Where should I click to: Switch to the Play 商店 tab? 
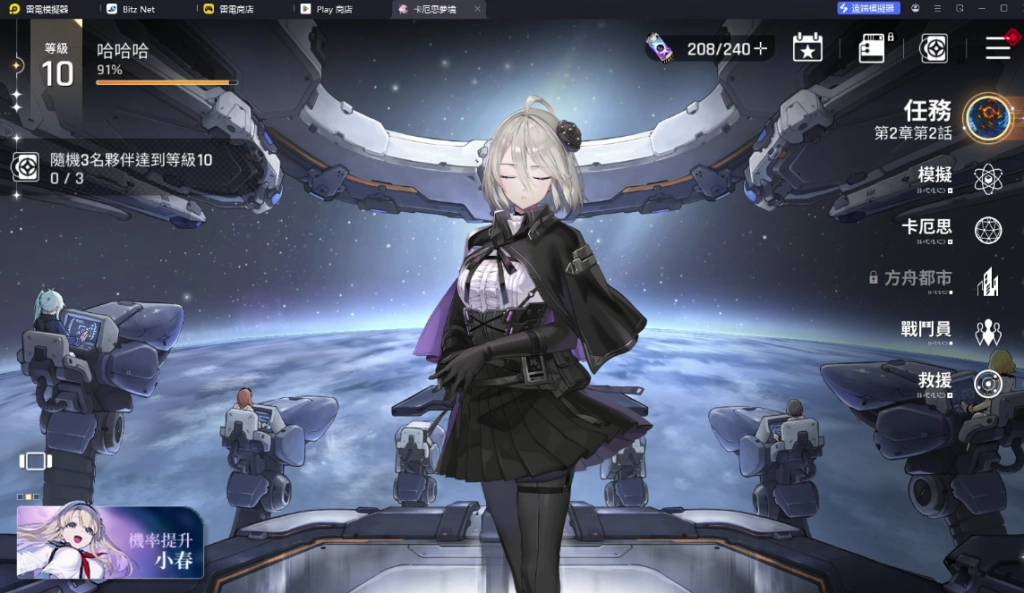(x=333, y=9)
